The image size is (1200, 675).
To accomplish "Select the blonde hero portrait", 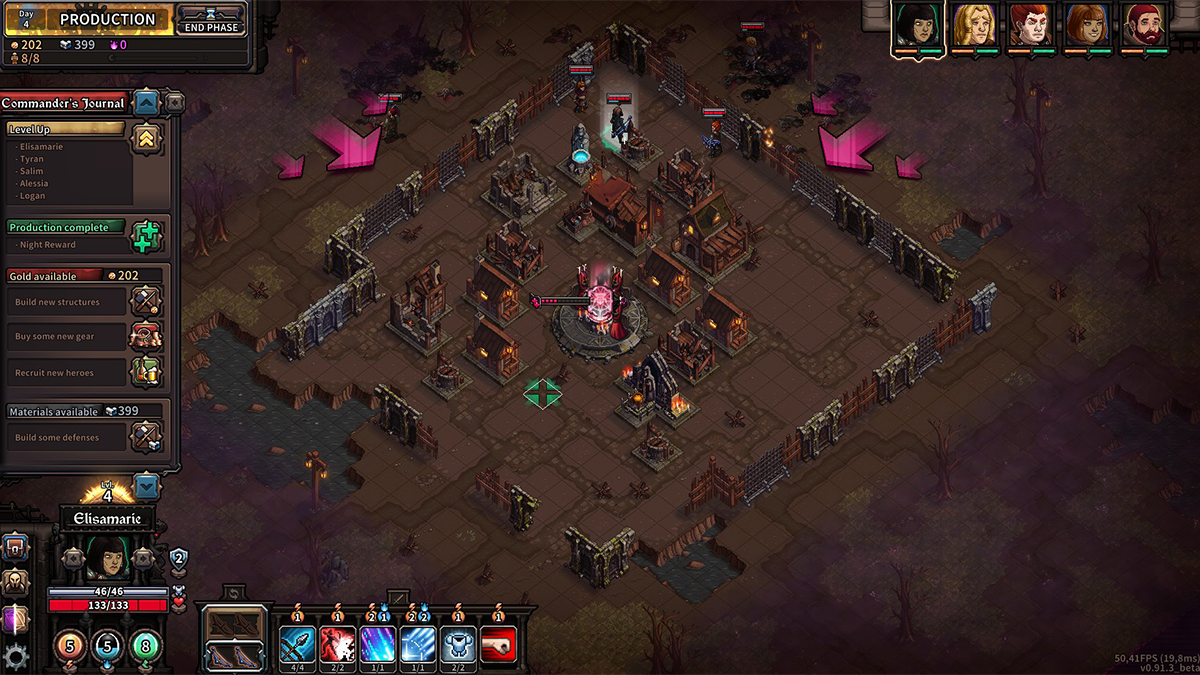I will pyautogui.click(x=973, y=25).
